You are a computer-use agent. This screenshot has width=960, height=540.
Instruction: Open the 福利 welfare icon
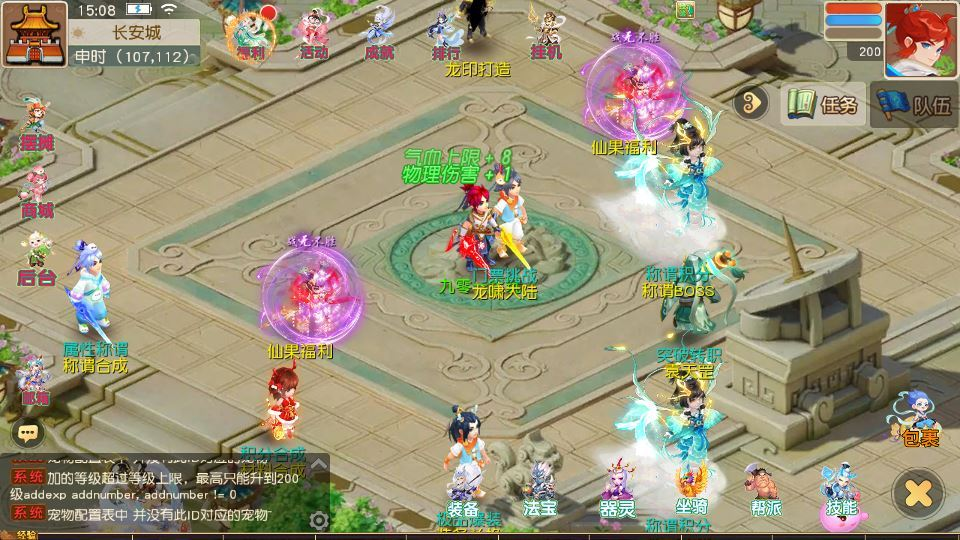(x=251, y=33)
